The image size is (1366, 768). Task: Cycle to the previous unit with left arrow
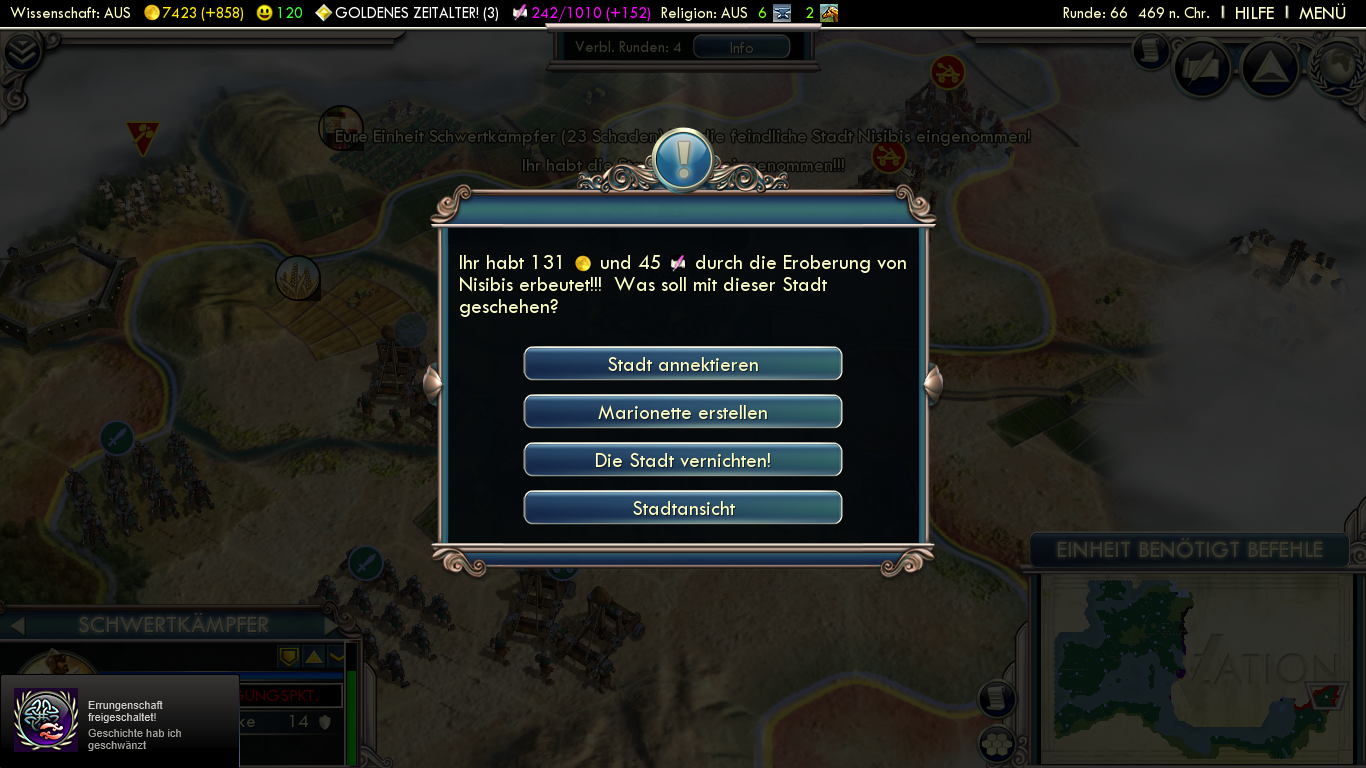pyautogui.click(x=16, y=626)
